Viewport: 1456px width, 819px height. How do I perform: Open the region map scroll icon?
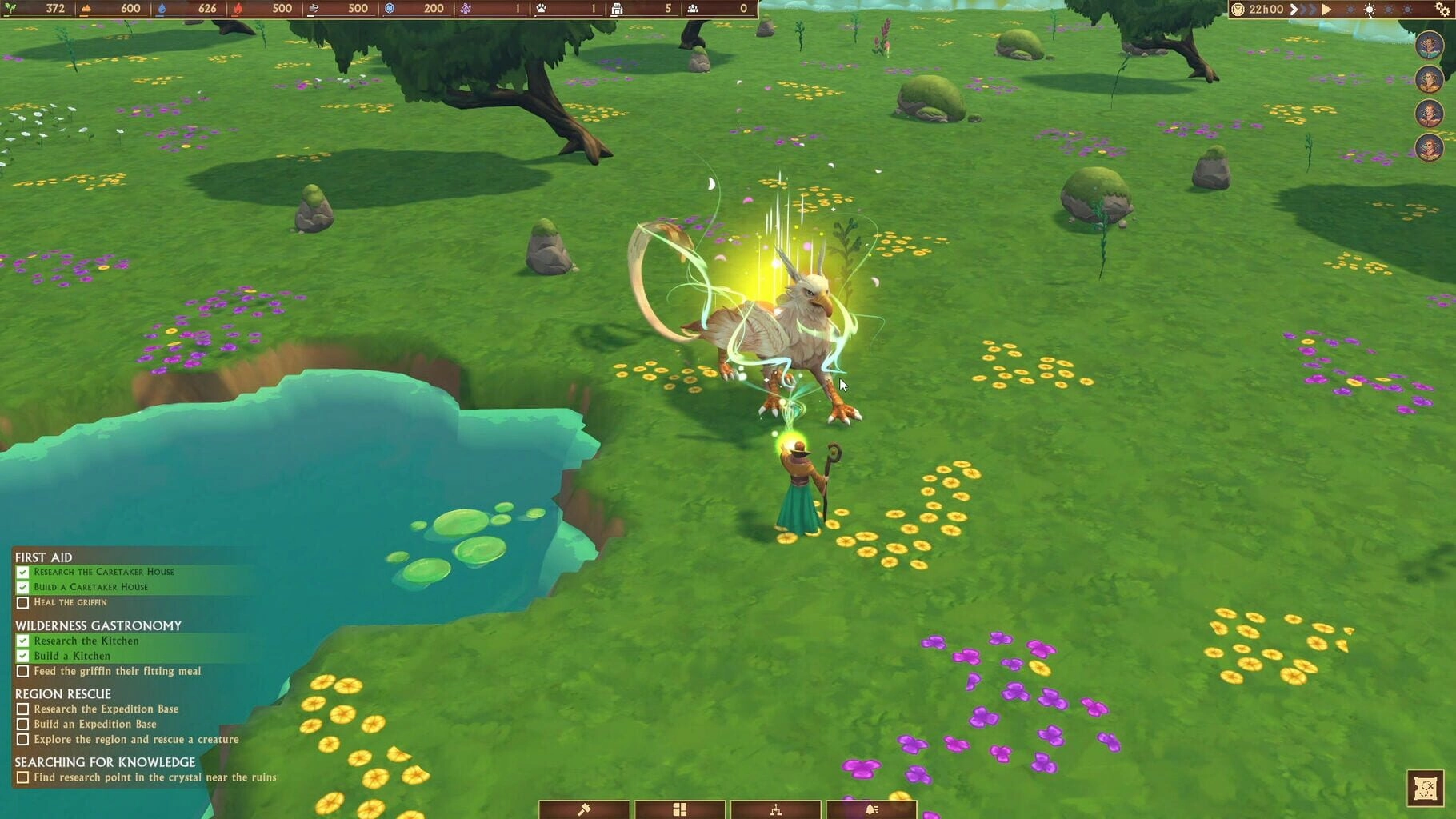point(1425,788)
